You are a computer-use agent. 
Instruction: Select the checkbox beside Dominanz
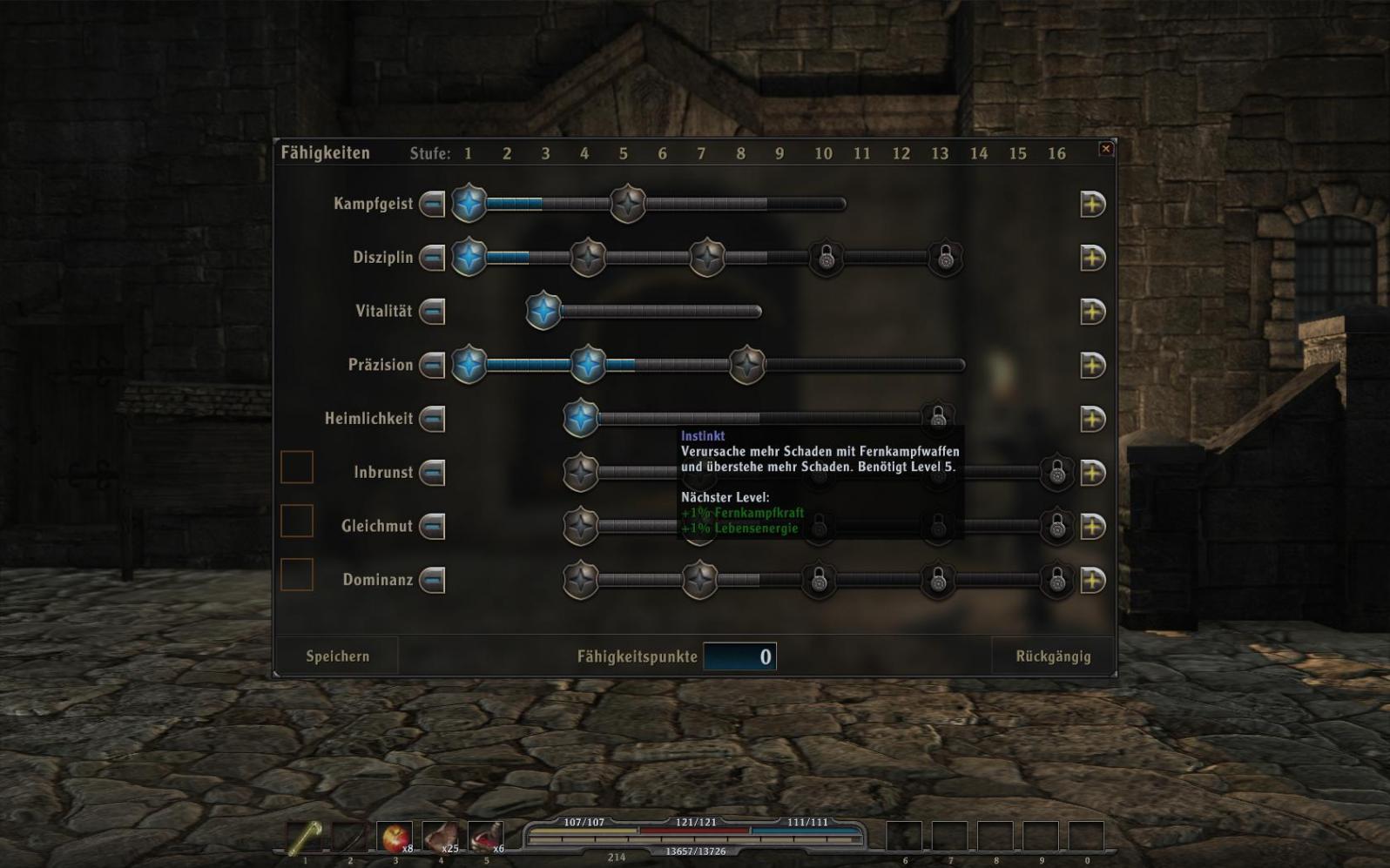[297, 575]
